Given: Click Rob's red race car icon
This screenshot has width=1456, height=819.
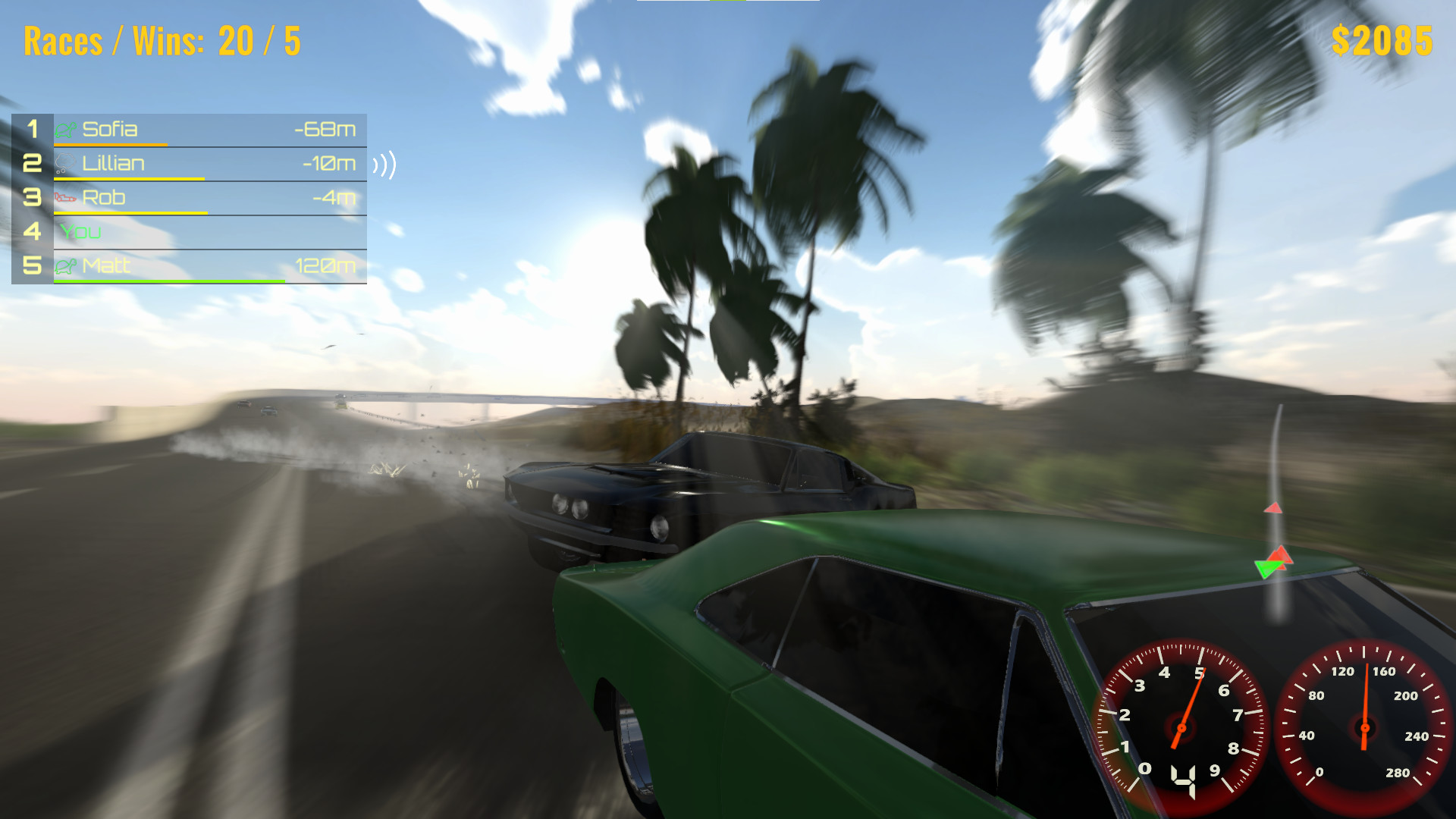Looking at the screenshot, I should tap(64, 197).
